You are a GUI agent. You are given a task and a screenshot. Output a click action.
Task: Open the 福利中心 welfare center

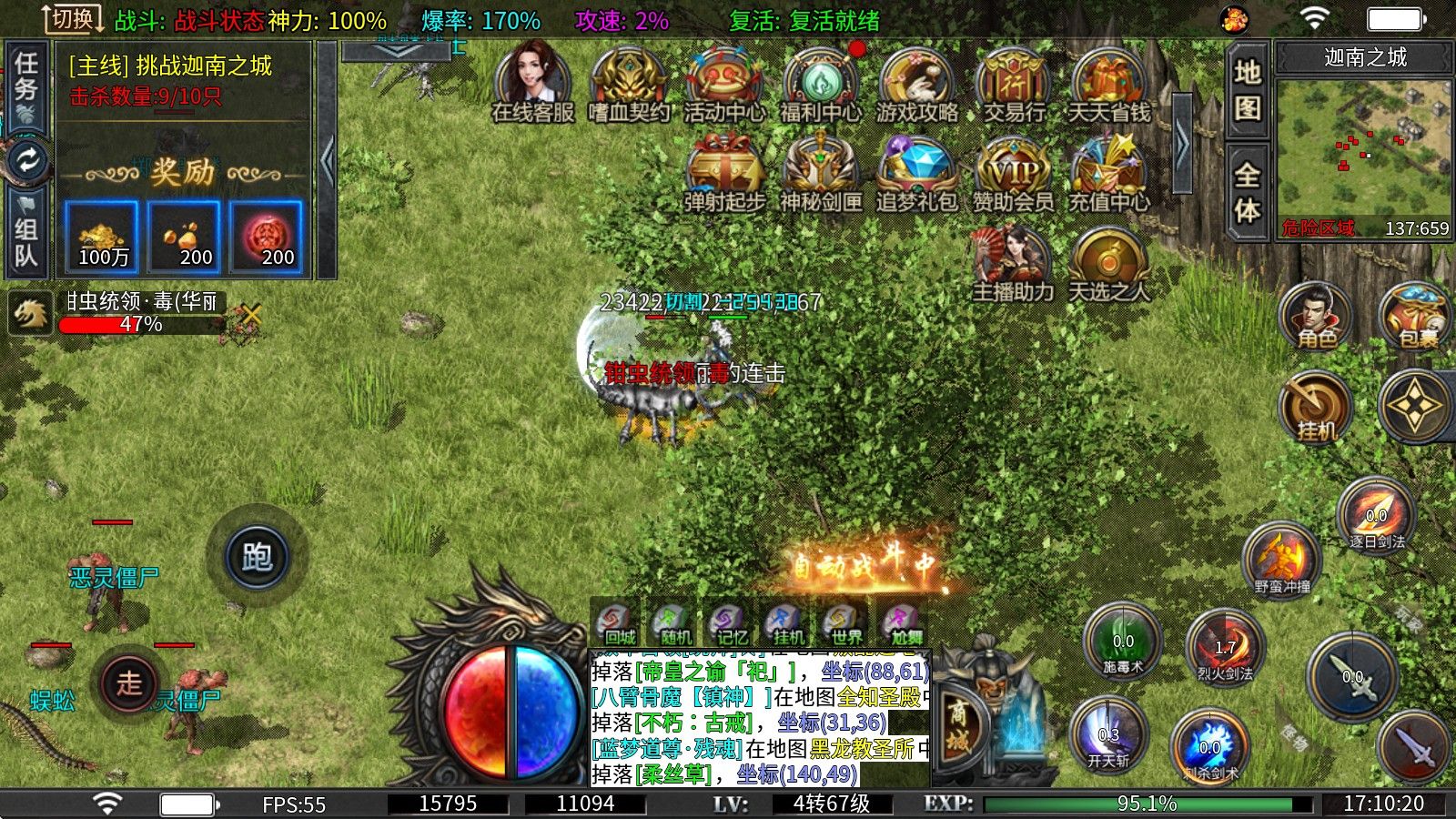point(820,80)
